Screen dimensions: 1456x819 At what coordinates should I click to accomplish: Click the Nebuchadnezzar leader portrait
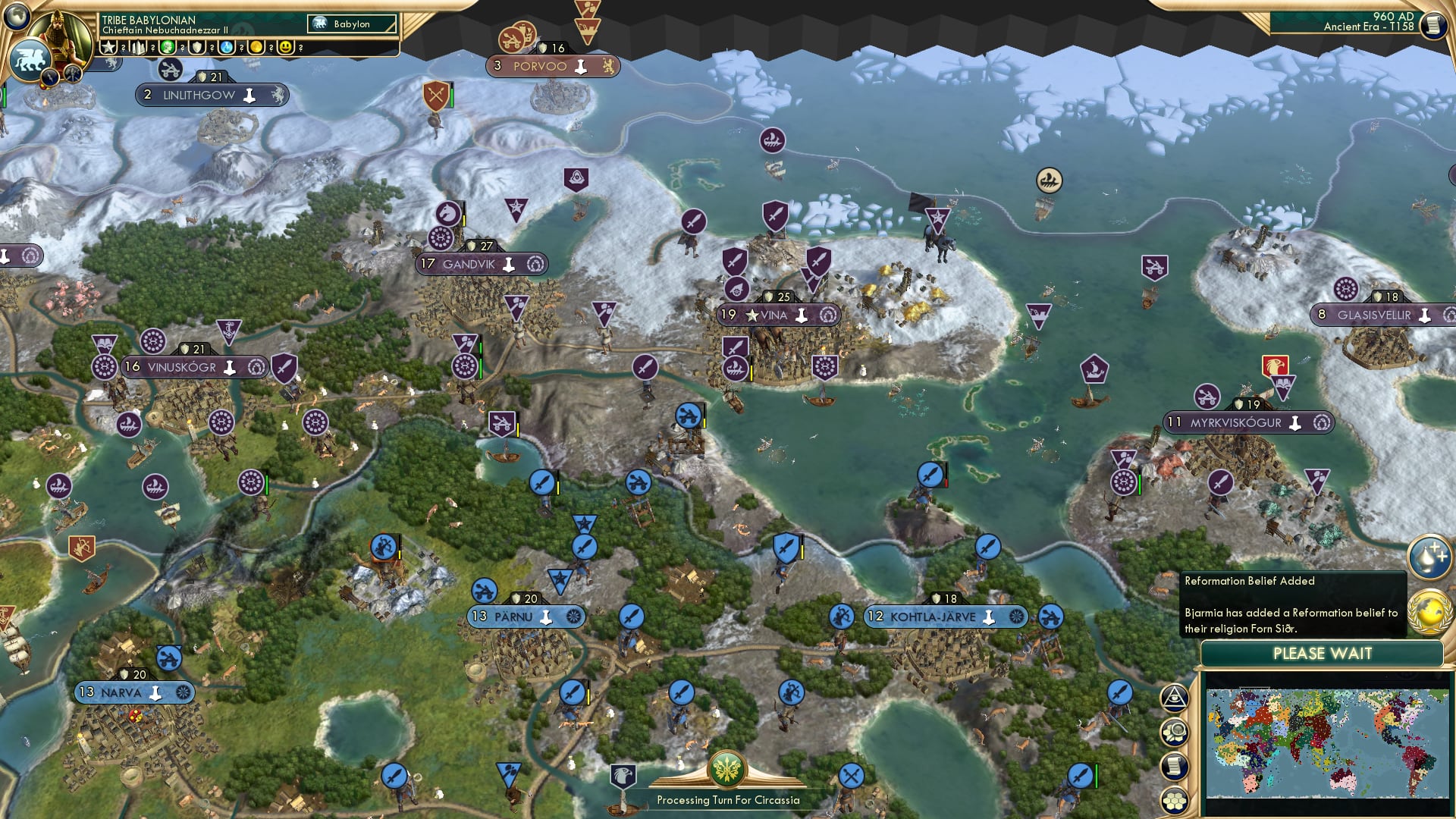point(58,34)
